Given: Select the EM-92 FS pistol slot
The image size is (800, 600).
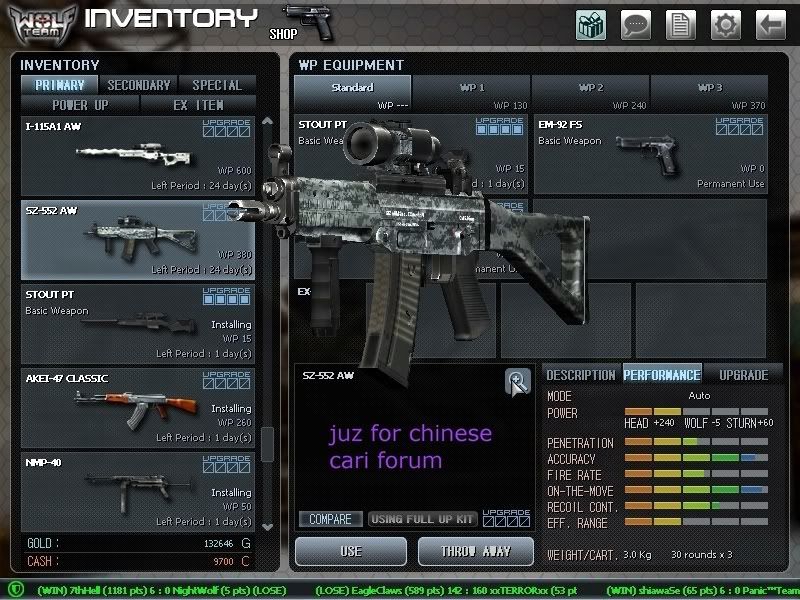Looking at the screenshot, I should (650, 154).
